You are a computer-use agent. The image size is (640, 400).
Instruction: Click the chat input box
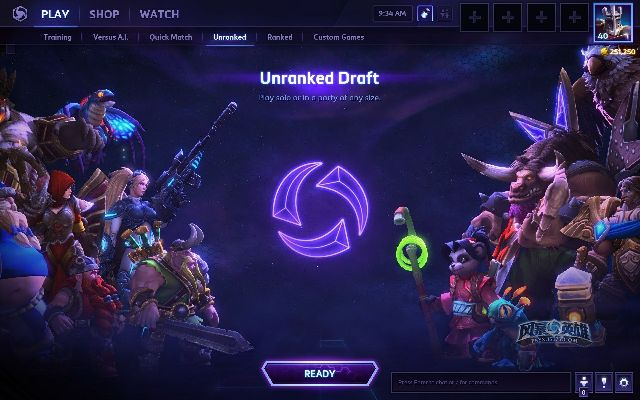point(480,382)
